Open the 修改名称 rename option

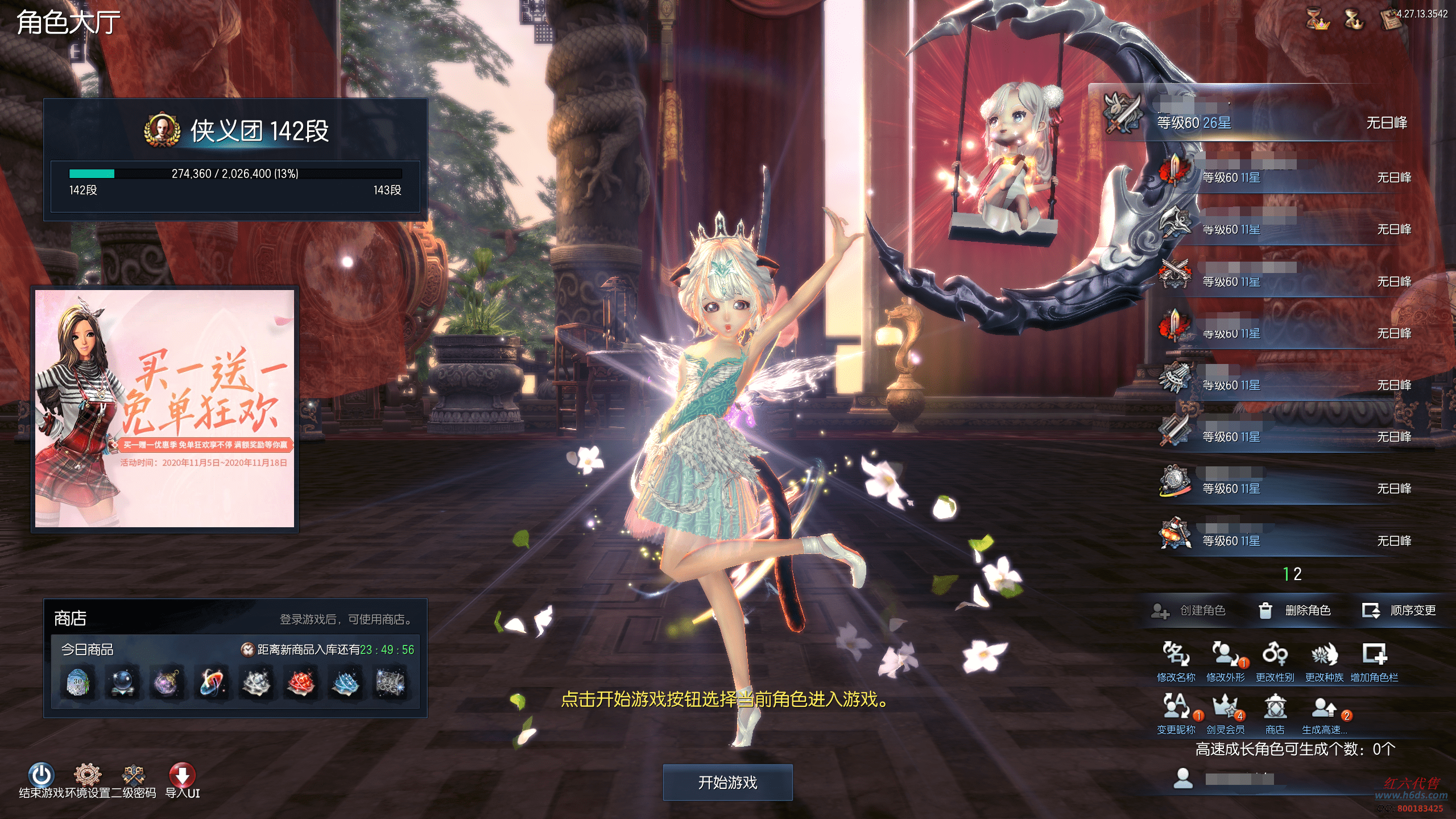click(x=1176, y=655)
